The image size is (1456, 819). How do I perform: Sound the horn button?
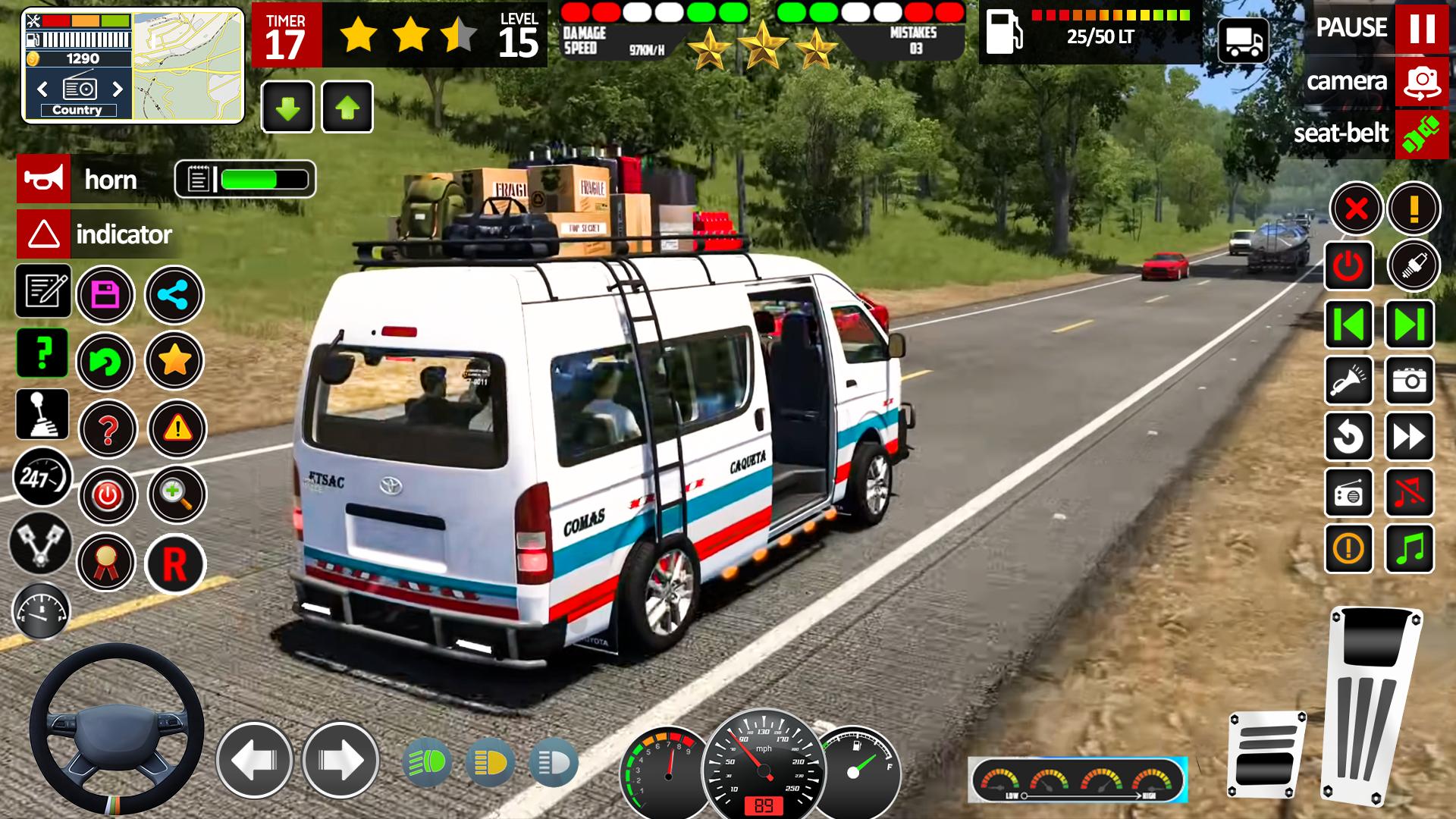[43, 180]
